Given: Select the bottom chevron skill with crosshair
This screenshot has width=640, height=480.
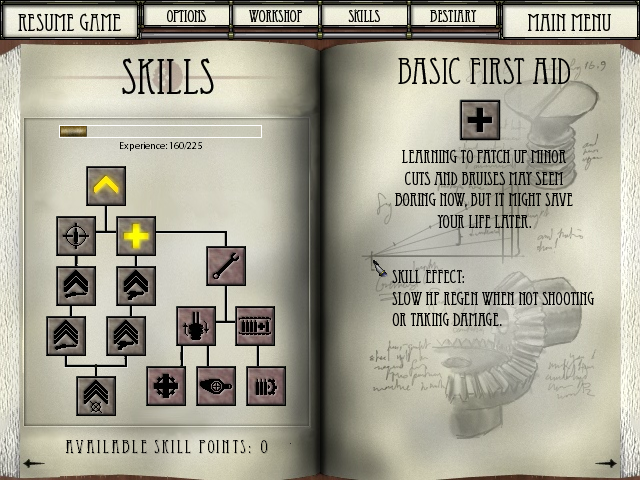Looking at the screenshot, I should (x=96, y=396).
